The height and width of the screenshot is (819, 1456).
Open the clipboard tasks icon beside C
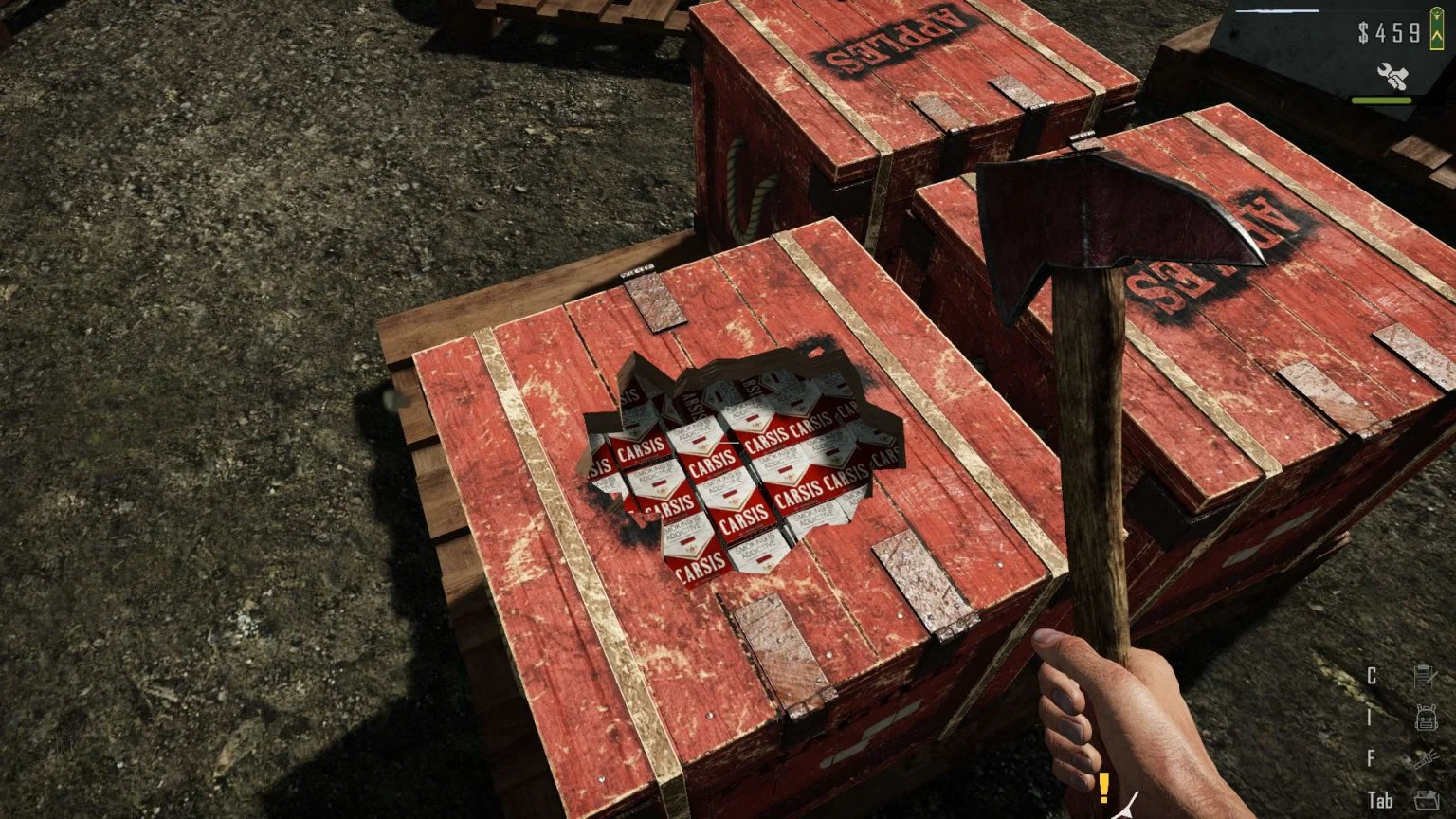pos(1425,675)
